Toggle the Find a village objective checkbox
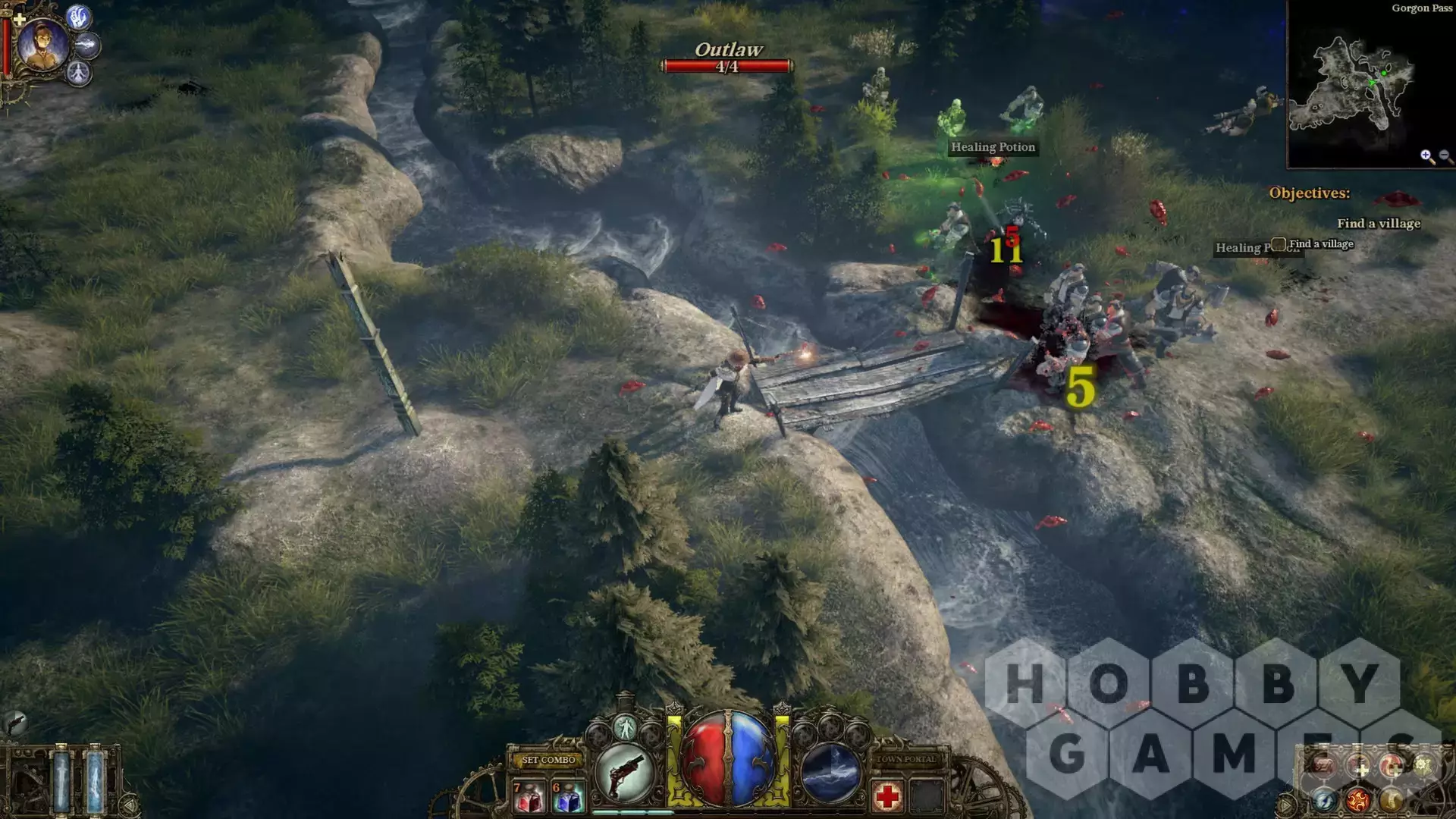The width and height of the screenshot is (1456, 819). [1279, 244]
